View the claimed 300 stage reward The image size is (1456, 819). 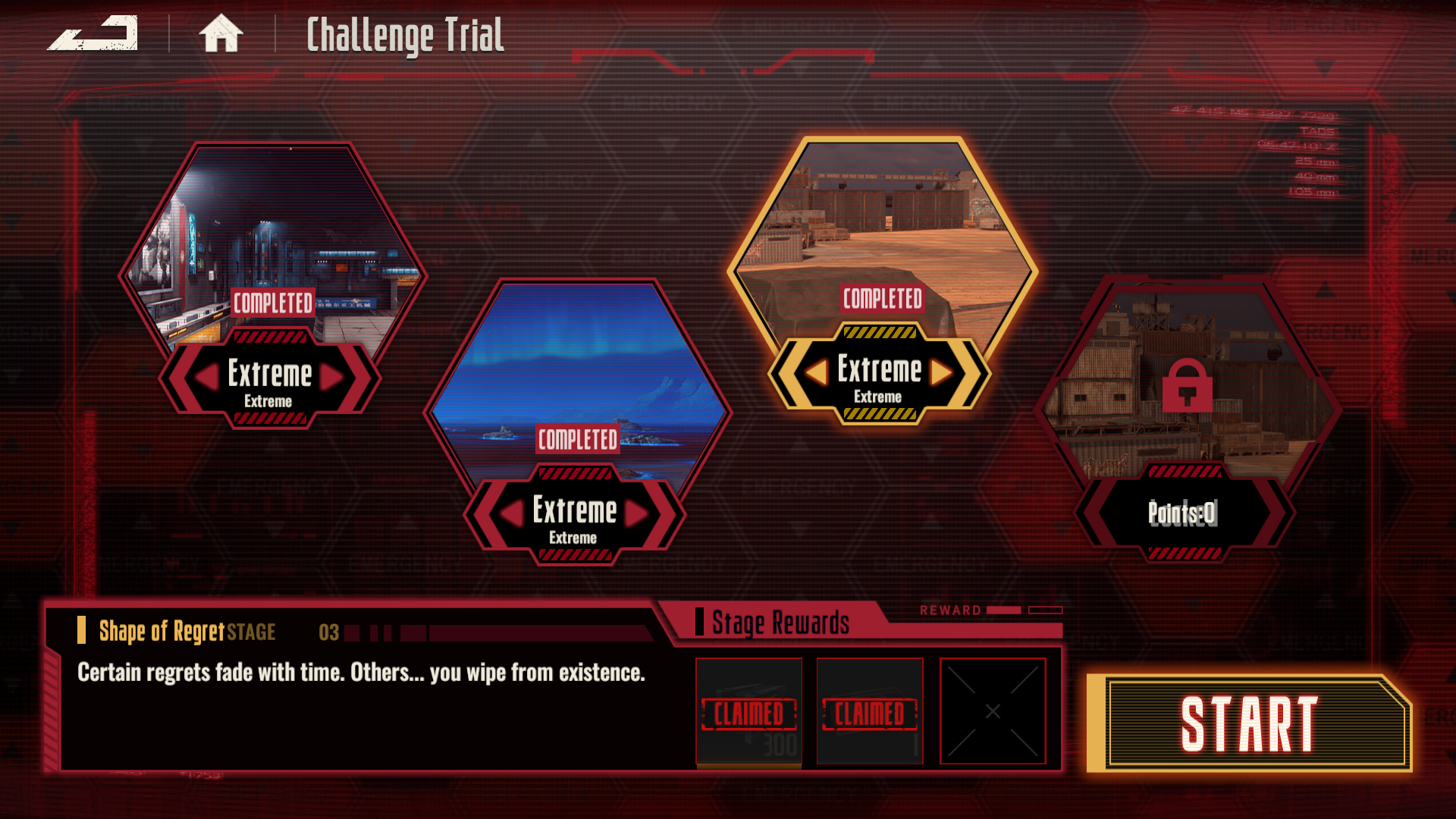pyautogui.click(x=748, y=711)
